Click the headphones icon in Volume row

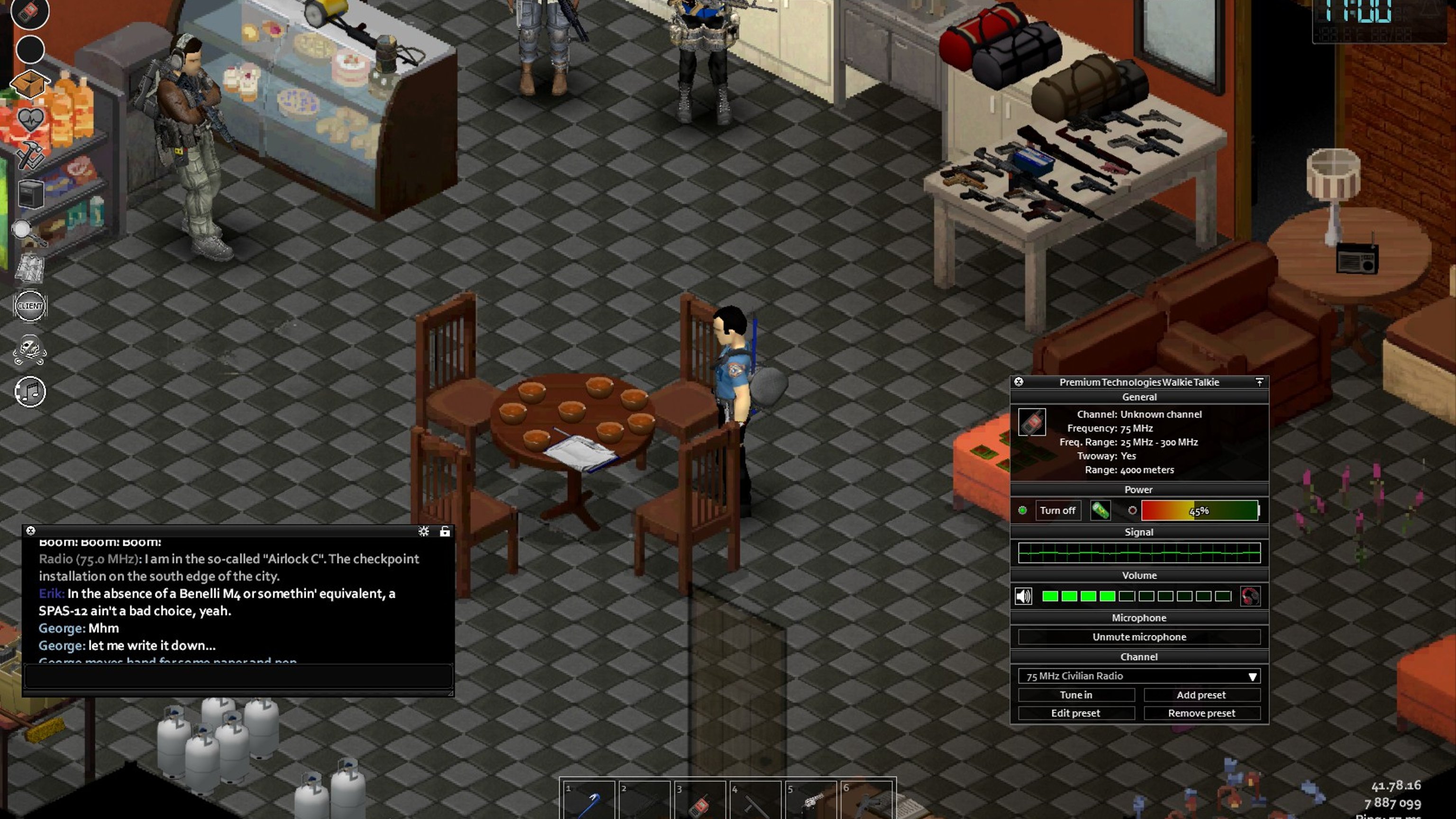(x=1250, y=596)
